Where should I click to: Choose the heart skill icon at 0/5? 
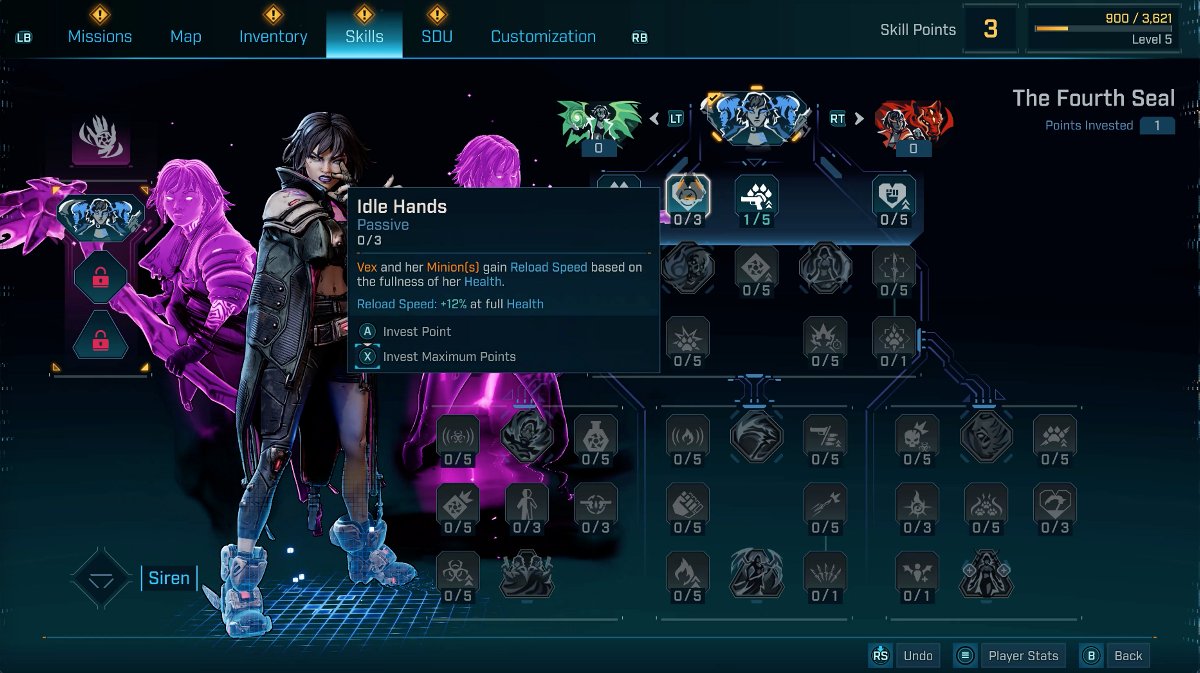coord(894,196)
